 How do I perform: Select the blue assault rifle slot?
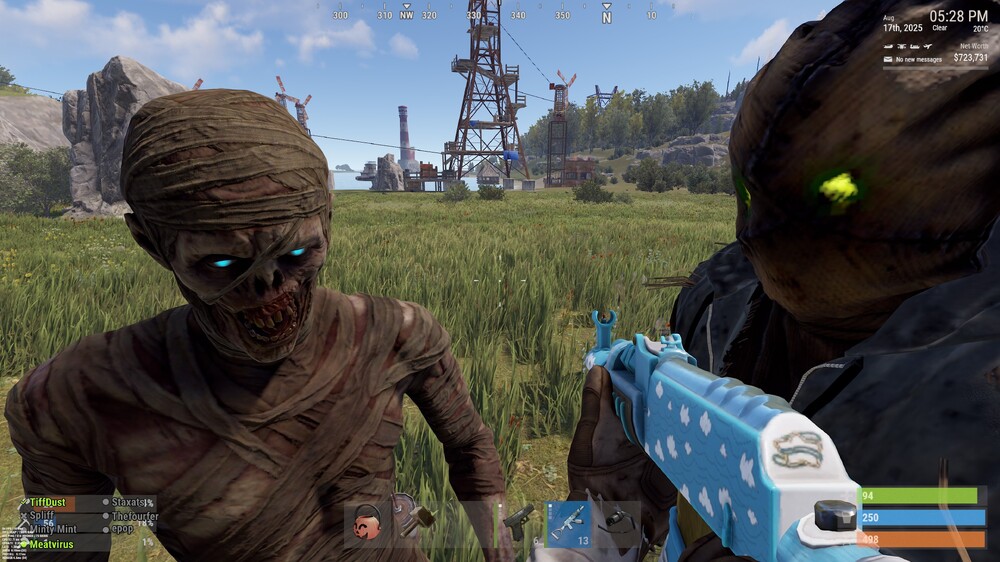(568, 523)
